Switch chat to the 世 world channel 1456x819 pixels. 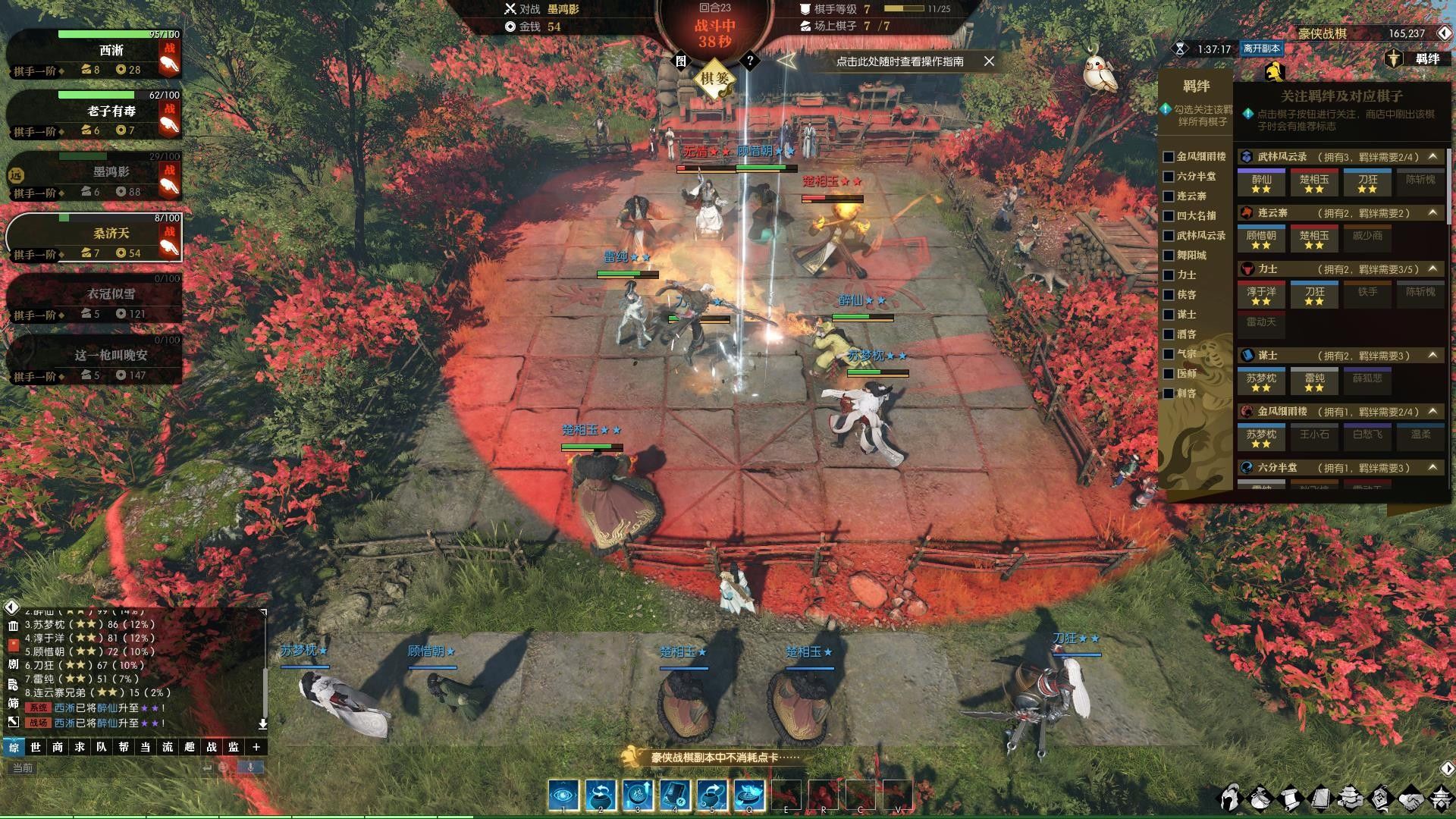pyautogui.click(x=36, y=747)
